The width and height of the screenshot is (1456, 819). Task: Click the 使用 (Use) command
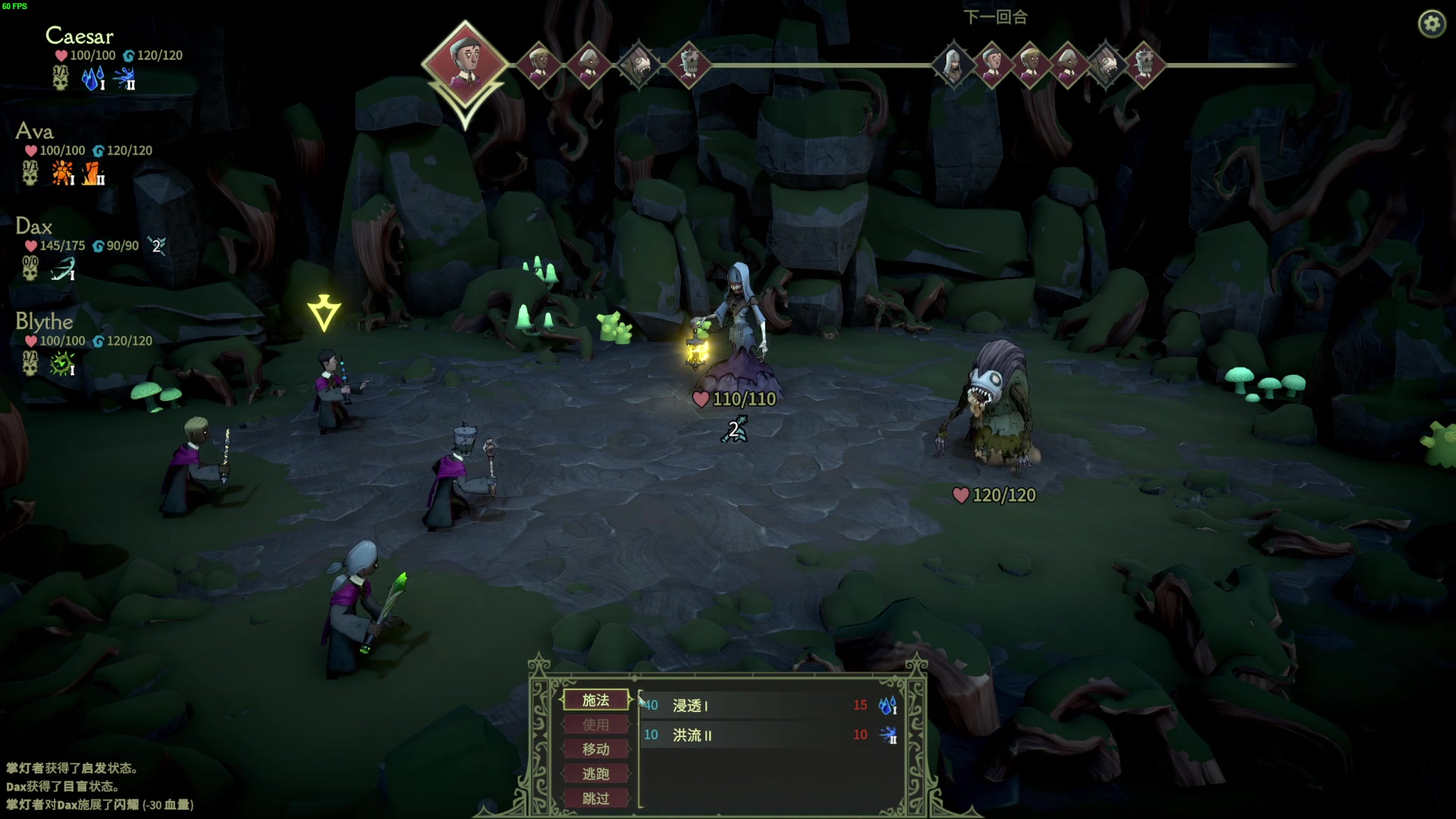pyautogui.click(x=596, y=725)
